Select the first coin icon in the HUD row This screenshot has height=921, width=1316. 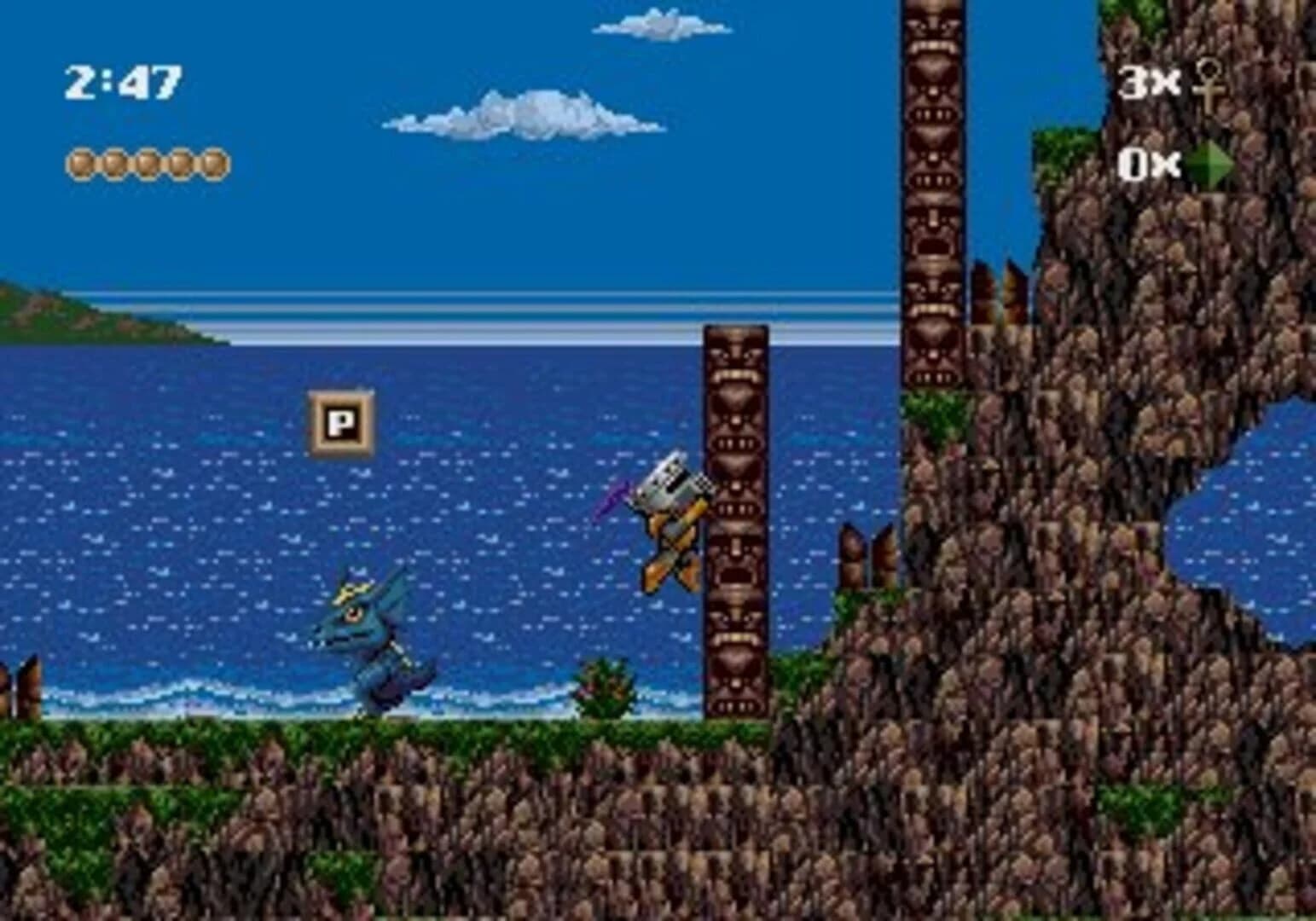[x=78, y=161]
